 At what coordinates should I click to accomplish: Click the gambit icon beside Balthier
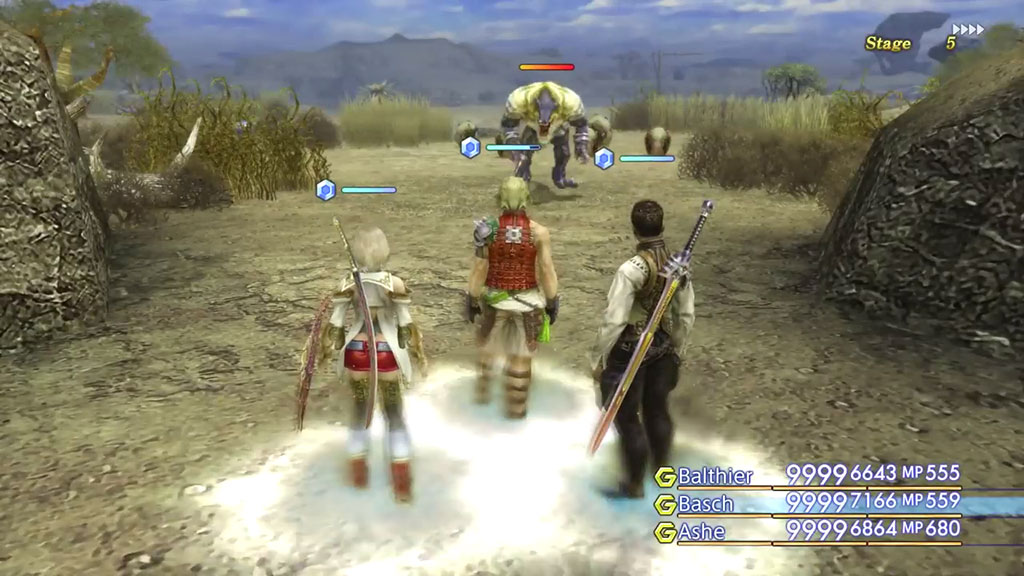[665, 477]
